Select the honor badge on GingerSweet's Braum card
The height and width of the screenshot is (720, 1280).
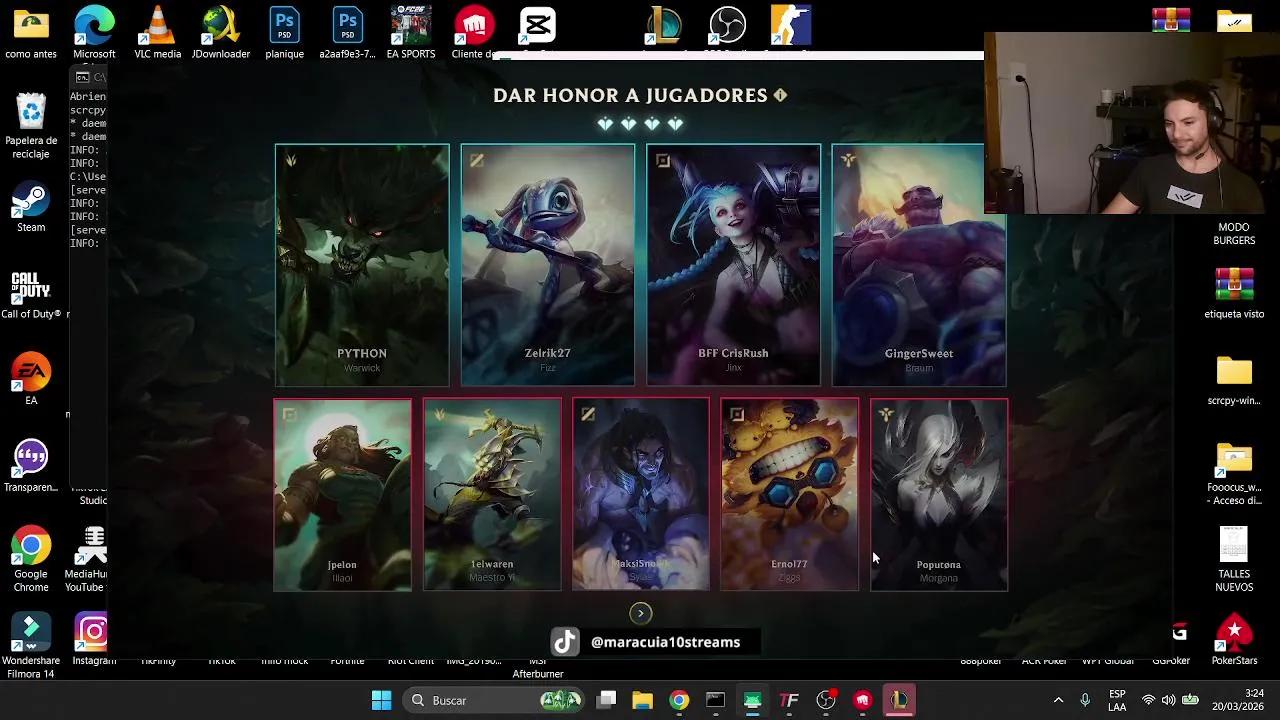[x=848, y=160]
